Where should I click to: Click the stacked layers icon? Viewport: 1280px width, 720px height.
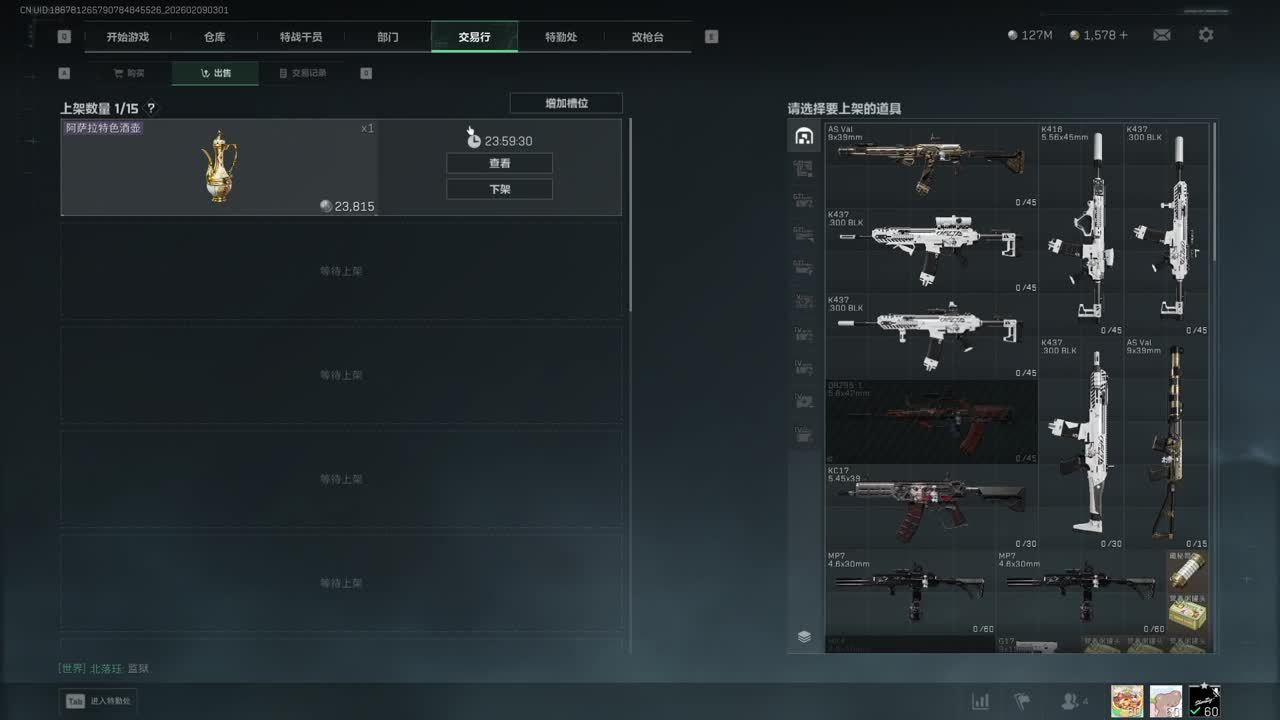coord(804,636)
